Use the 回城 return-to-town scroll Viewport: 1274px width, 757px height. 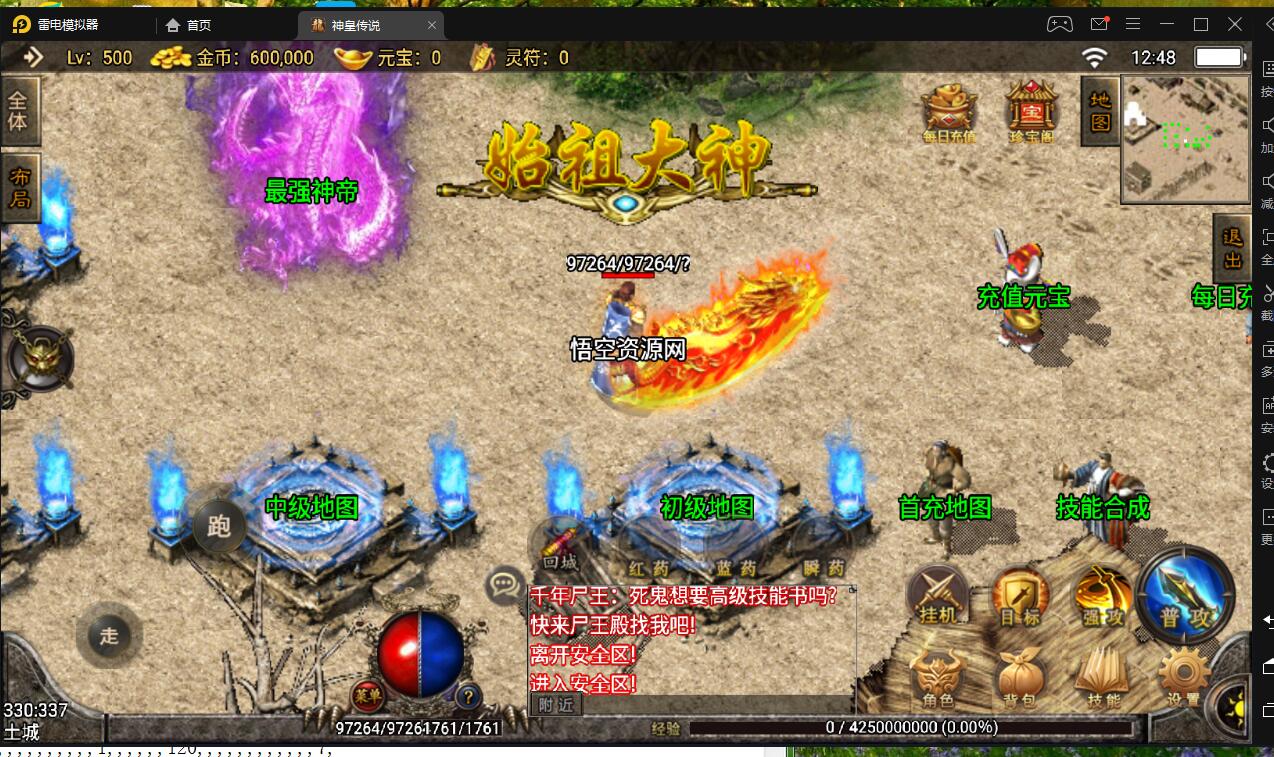[561, 547]
